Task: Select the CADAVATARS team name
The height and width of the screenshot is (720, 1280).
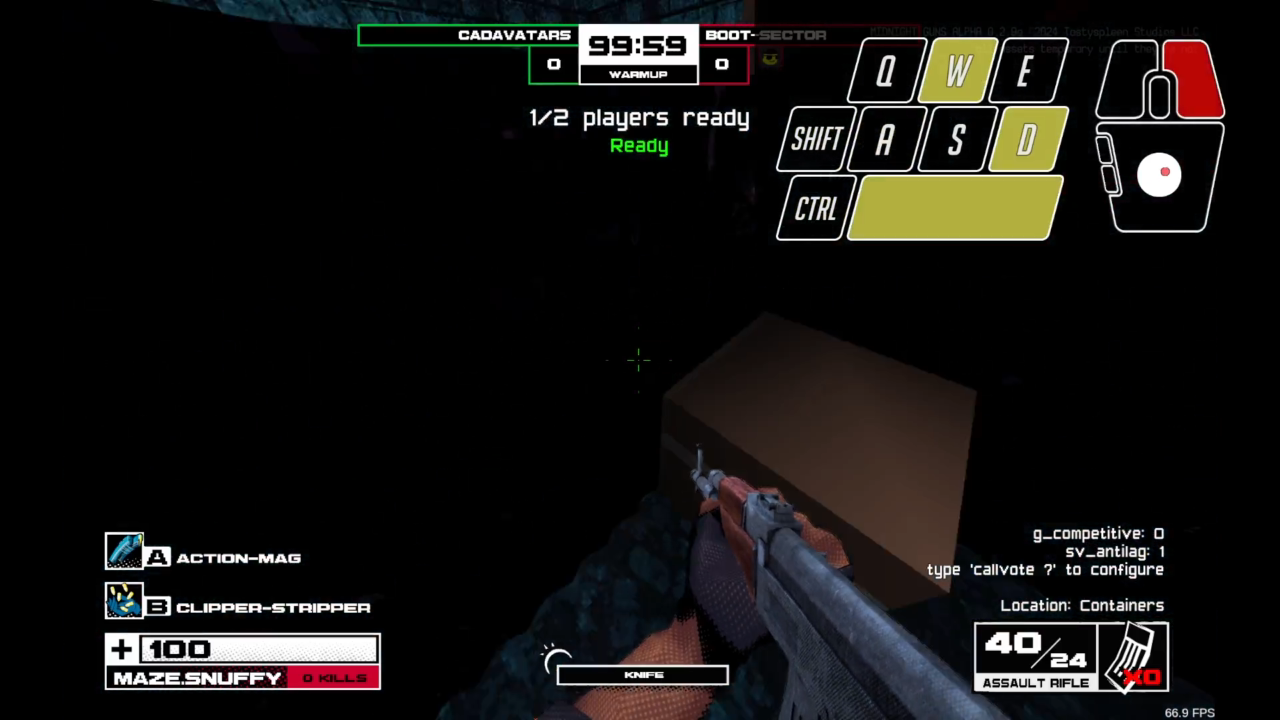Action: coord(515,34)
